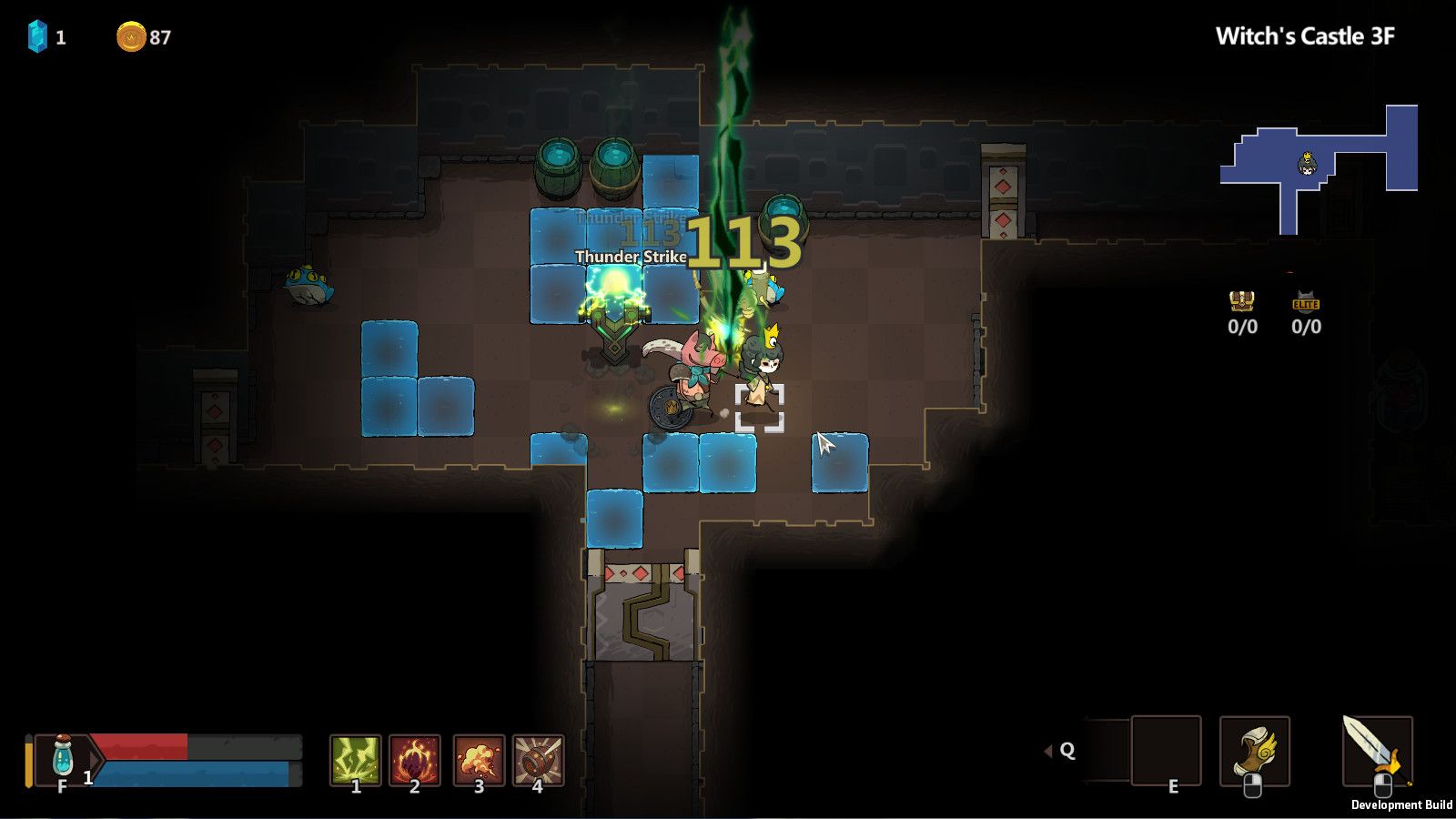Expand the Q slot using its arrow
This screenshot has height=819, width=1456.
click(x=1048, y=750)
